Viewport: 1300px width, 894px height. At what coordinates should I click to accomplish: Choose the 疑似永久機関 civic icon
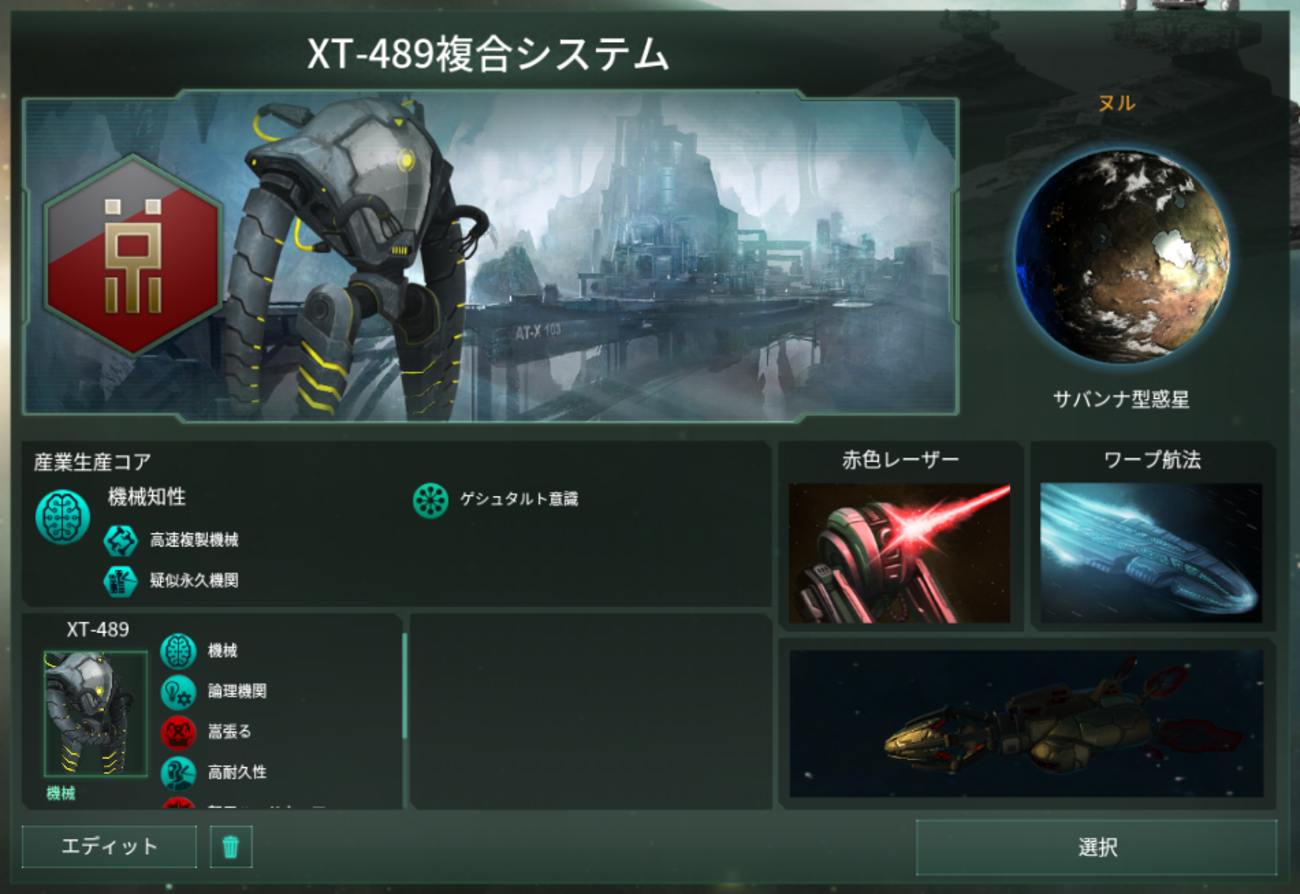pos(121,580)
